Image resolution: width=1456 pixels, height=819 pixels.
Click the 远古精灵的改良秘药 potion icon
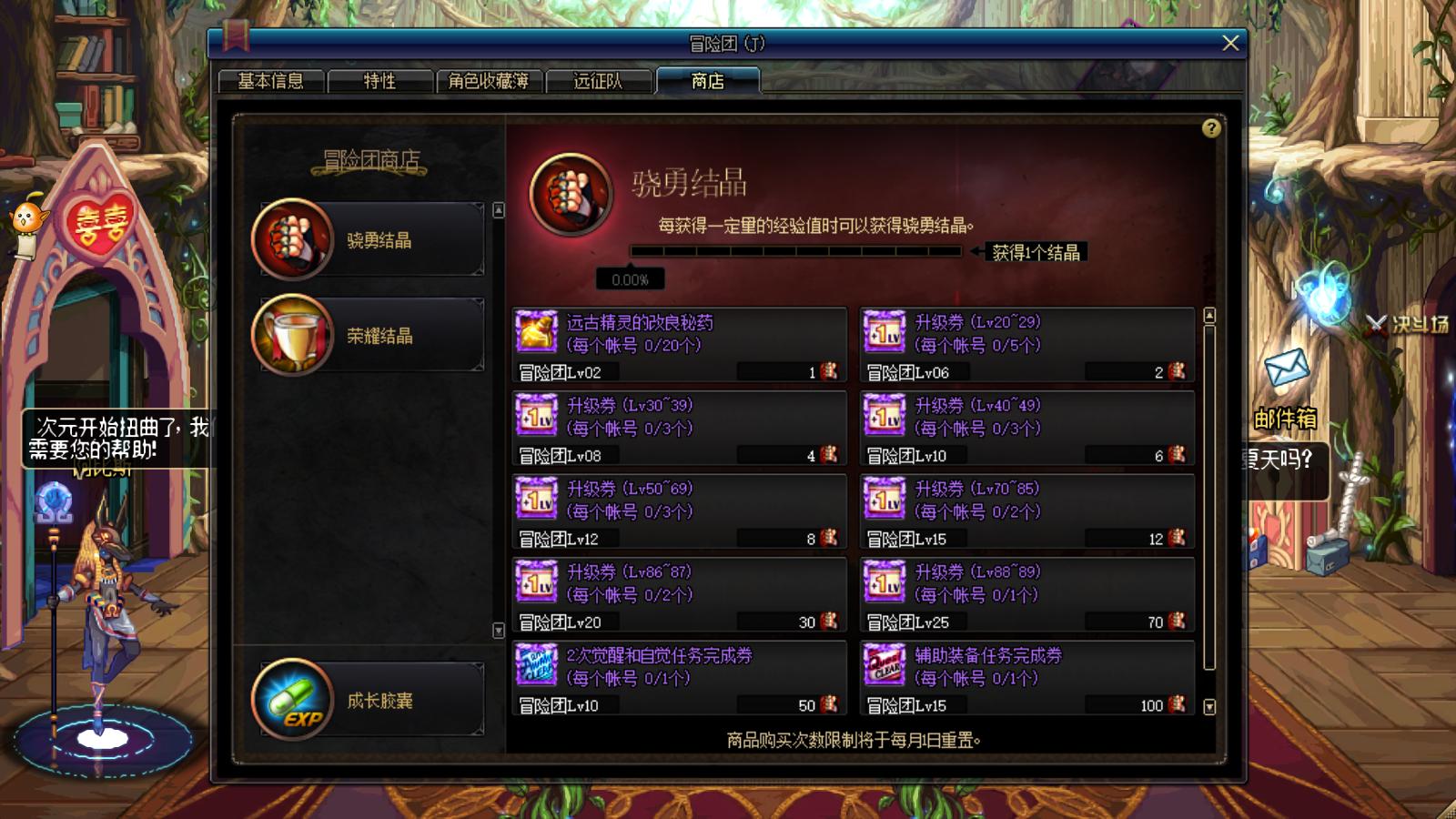[536, 330]
